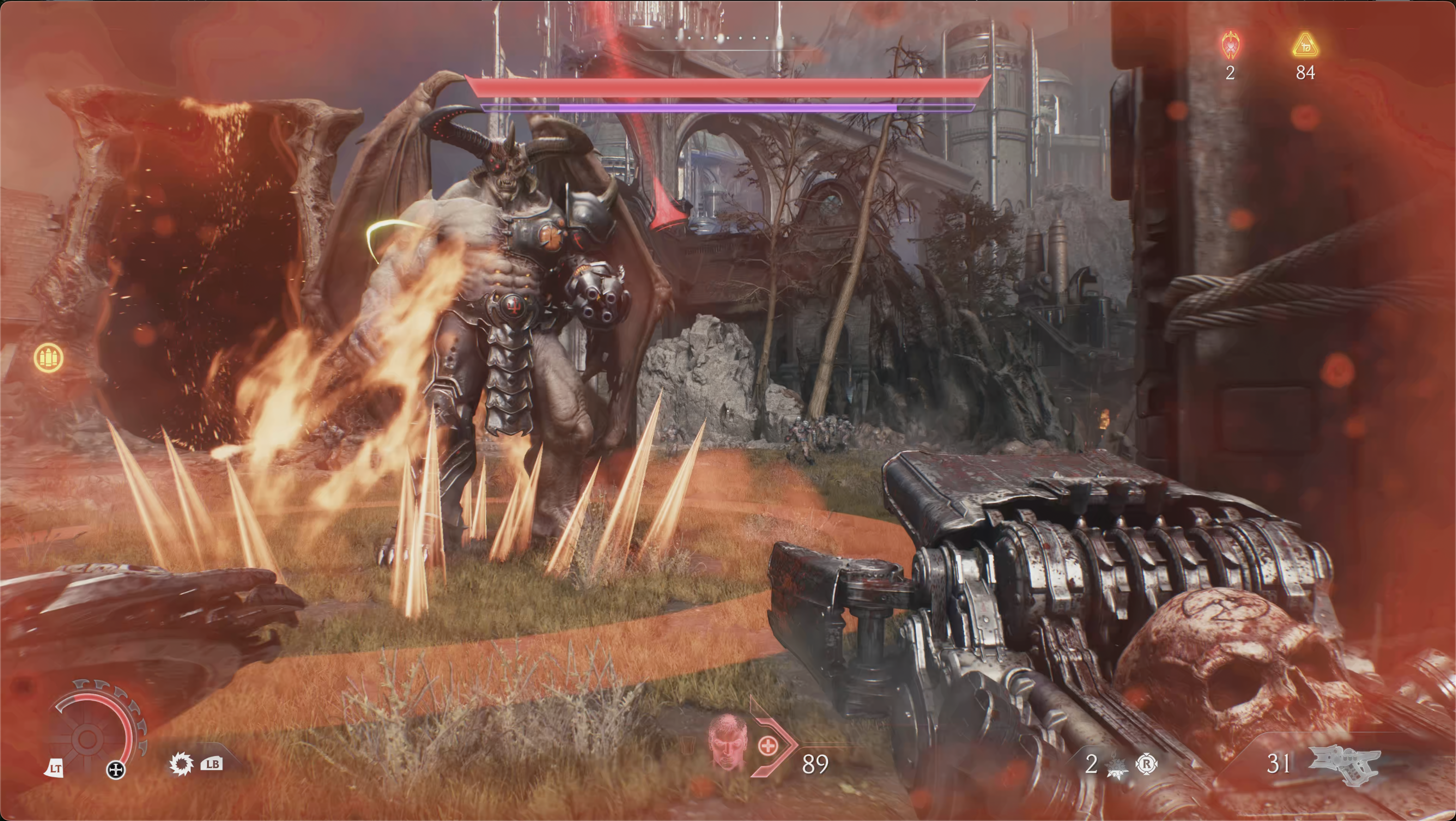Click the red health cross icon
The height and width of the screenshot is (821, 1456).
[x=767, y=746]
